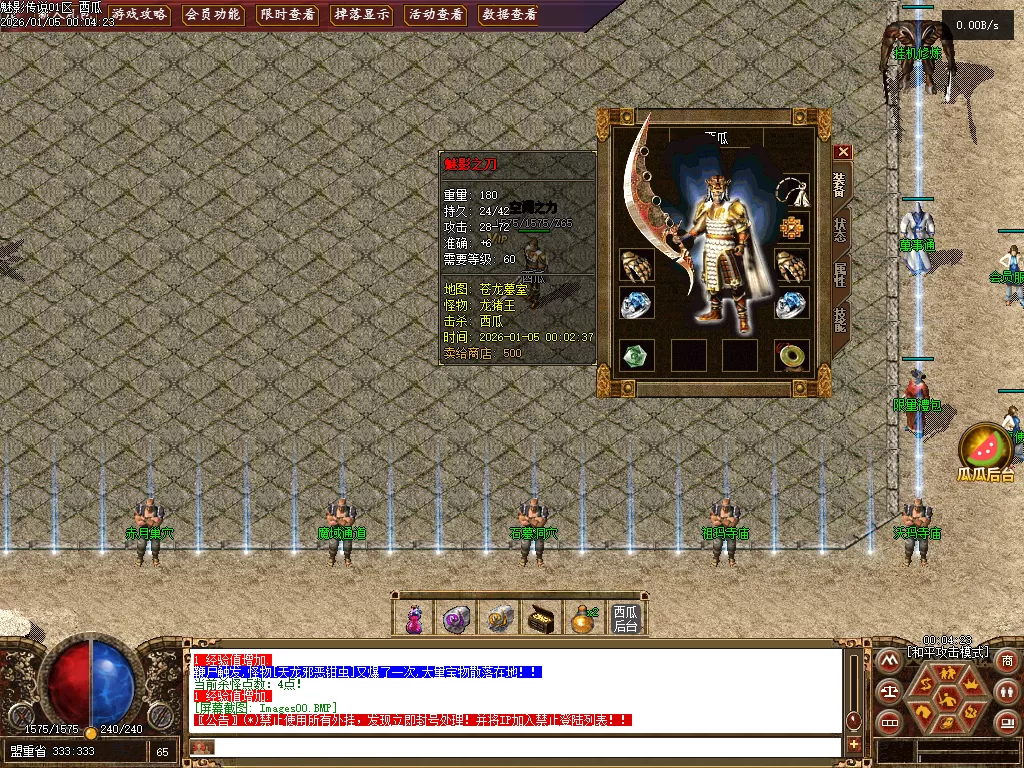Screen dimensions: 1024x768
Task: Switch to the 状态 status tab
Action: 841,230
